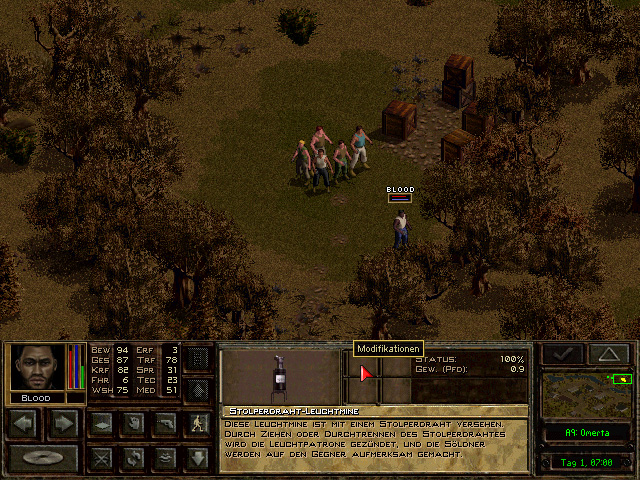Select Blood's mercenary portrait
This screenshot has width=640, height=480.
37,368
